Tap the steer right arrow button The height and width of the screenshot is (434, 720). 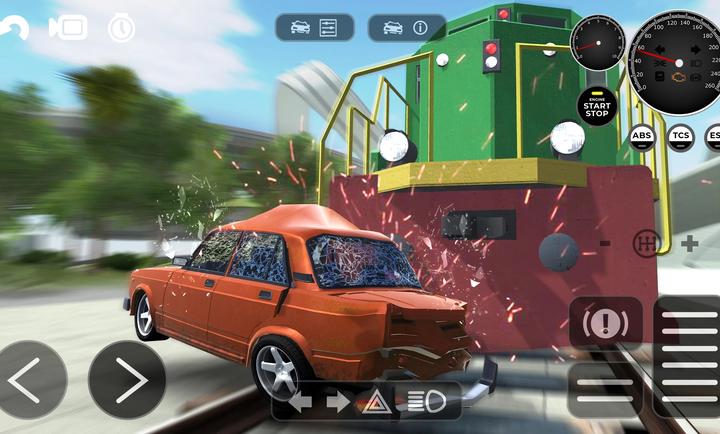point(127,380)
